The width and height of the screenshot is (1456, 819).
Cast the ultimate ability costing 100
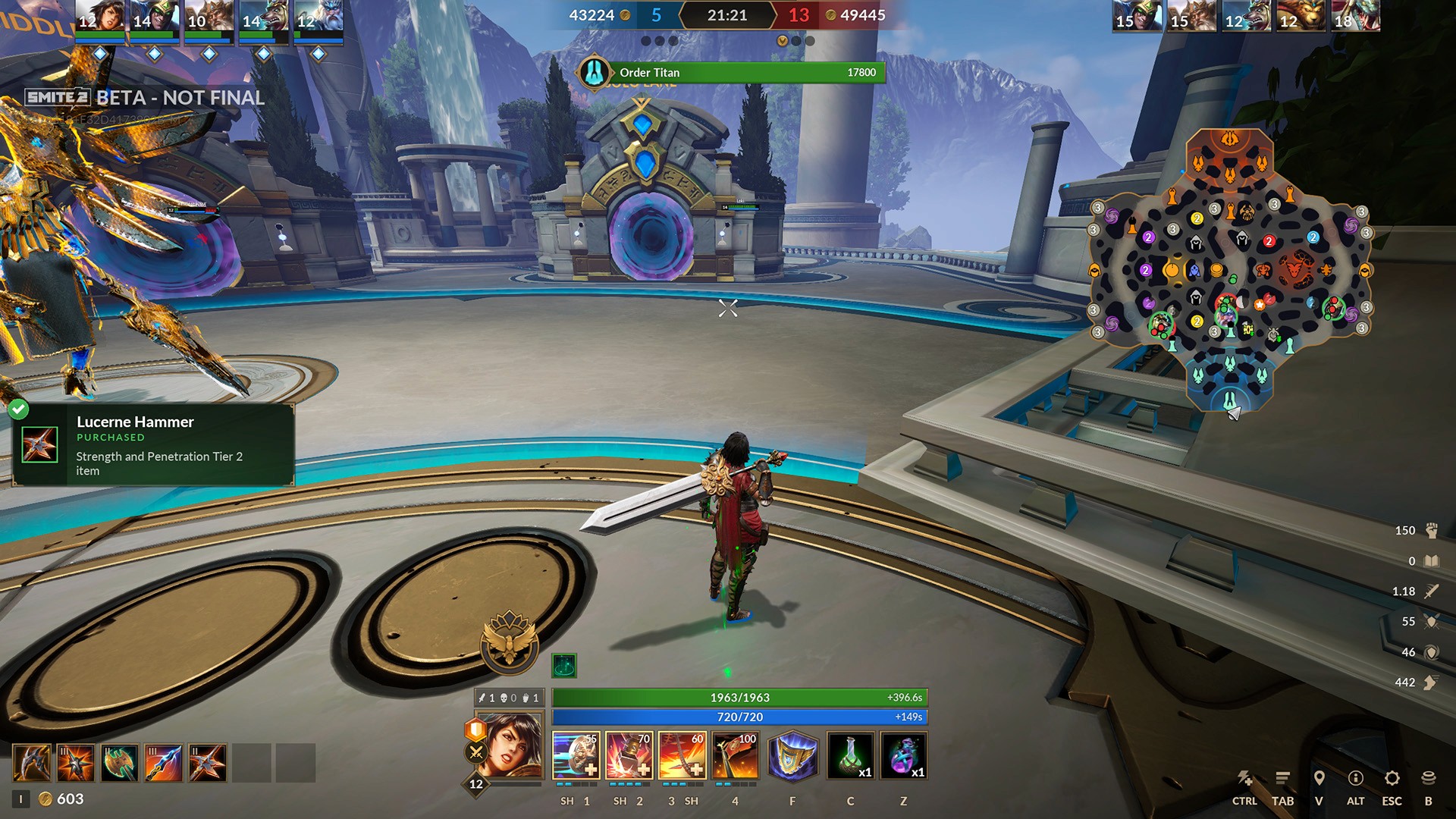(736, 755)
